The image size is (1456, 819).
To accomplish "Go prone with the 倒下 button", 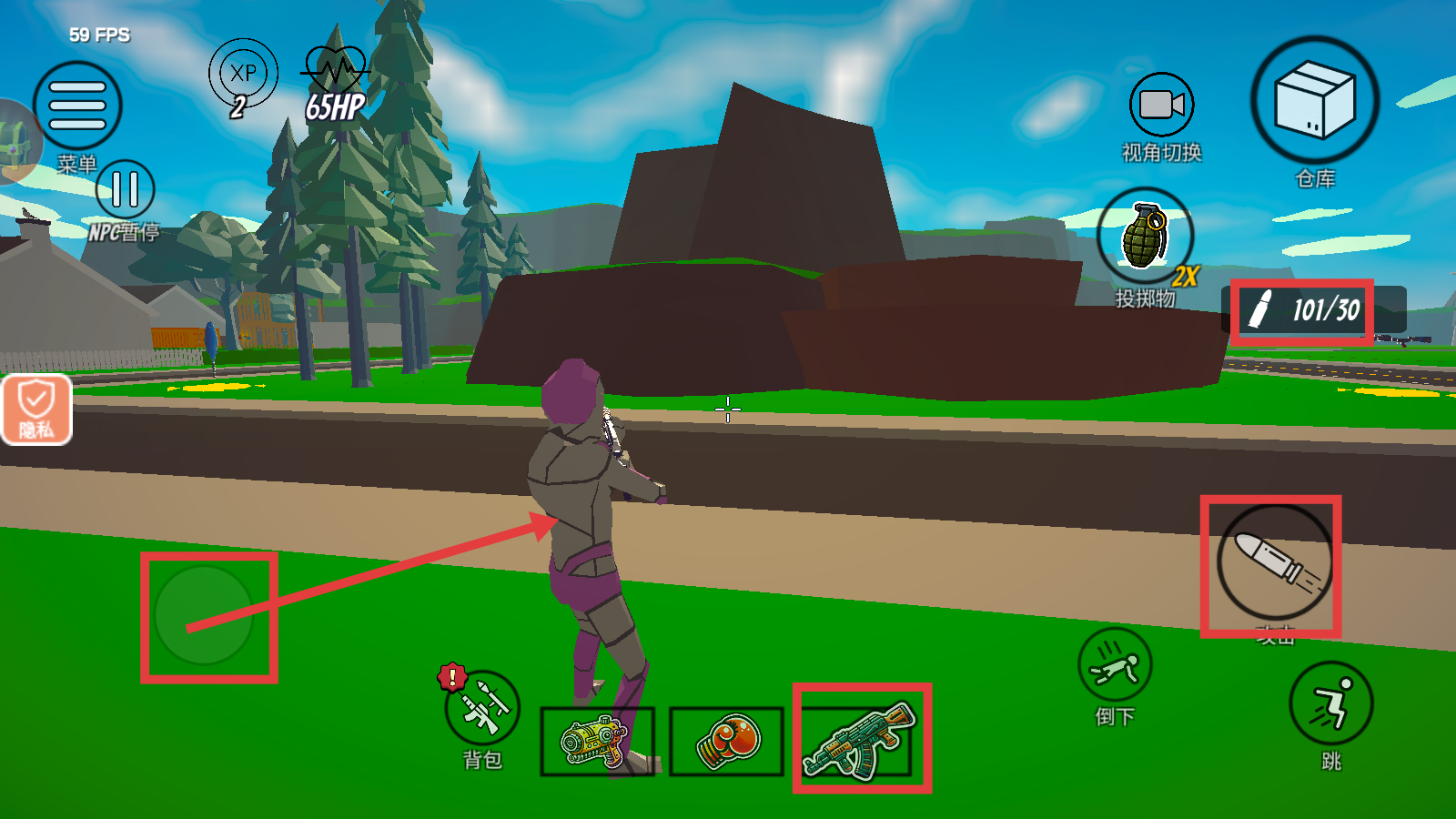I will (x=1115, y=665).
